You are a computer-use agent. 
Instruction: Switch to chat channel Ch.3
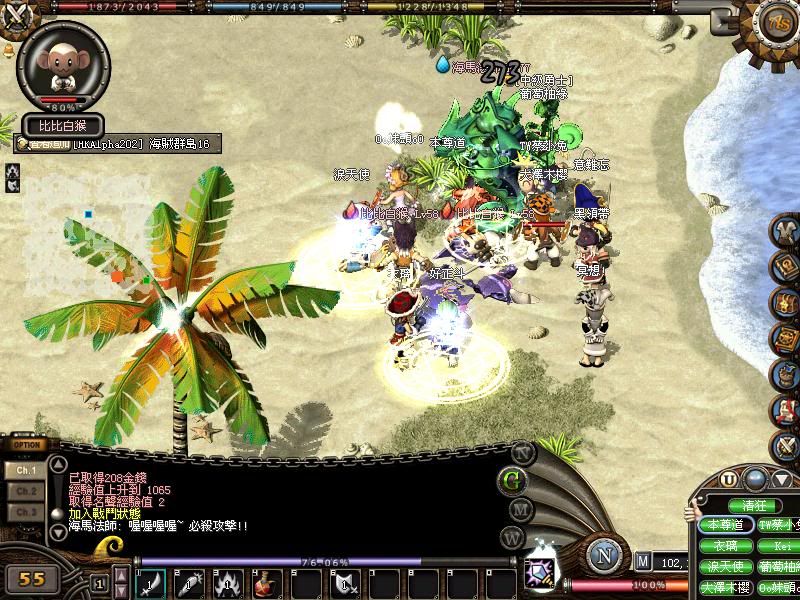click(x=27, y=513)
